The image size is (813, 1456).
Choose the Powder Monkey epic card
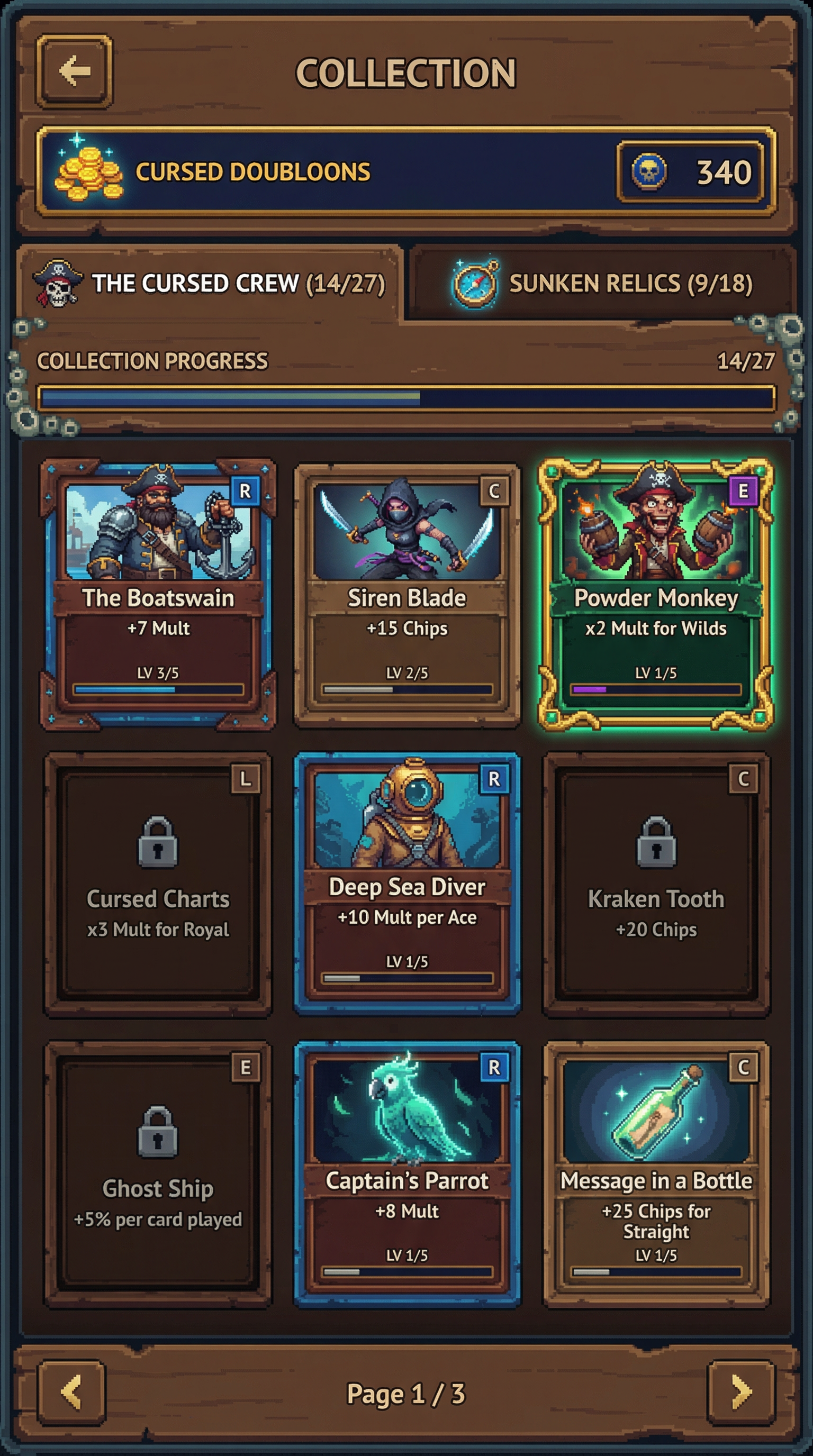655,594
